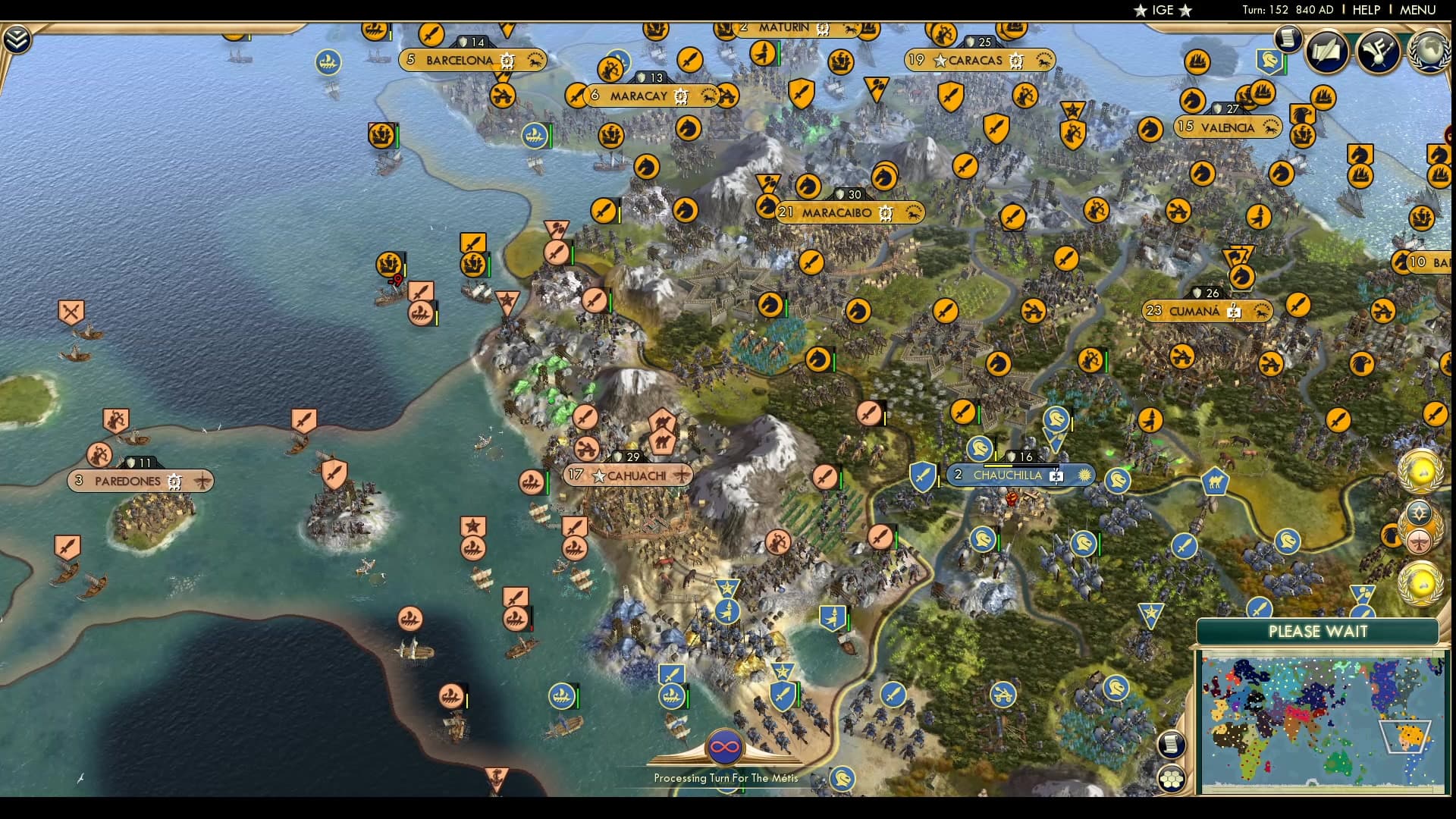Click the gear icon on the Paredones banner

[174, 481]
